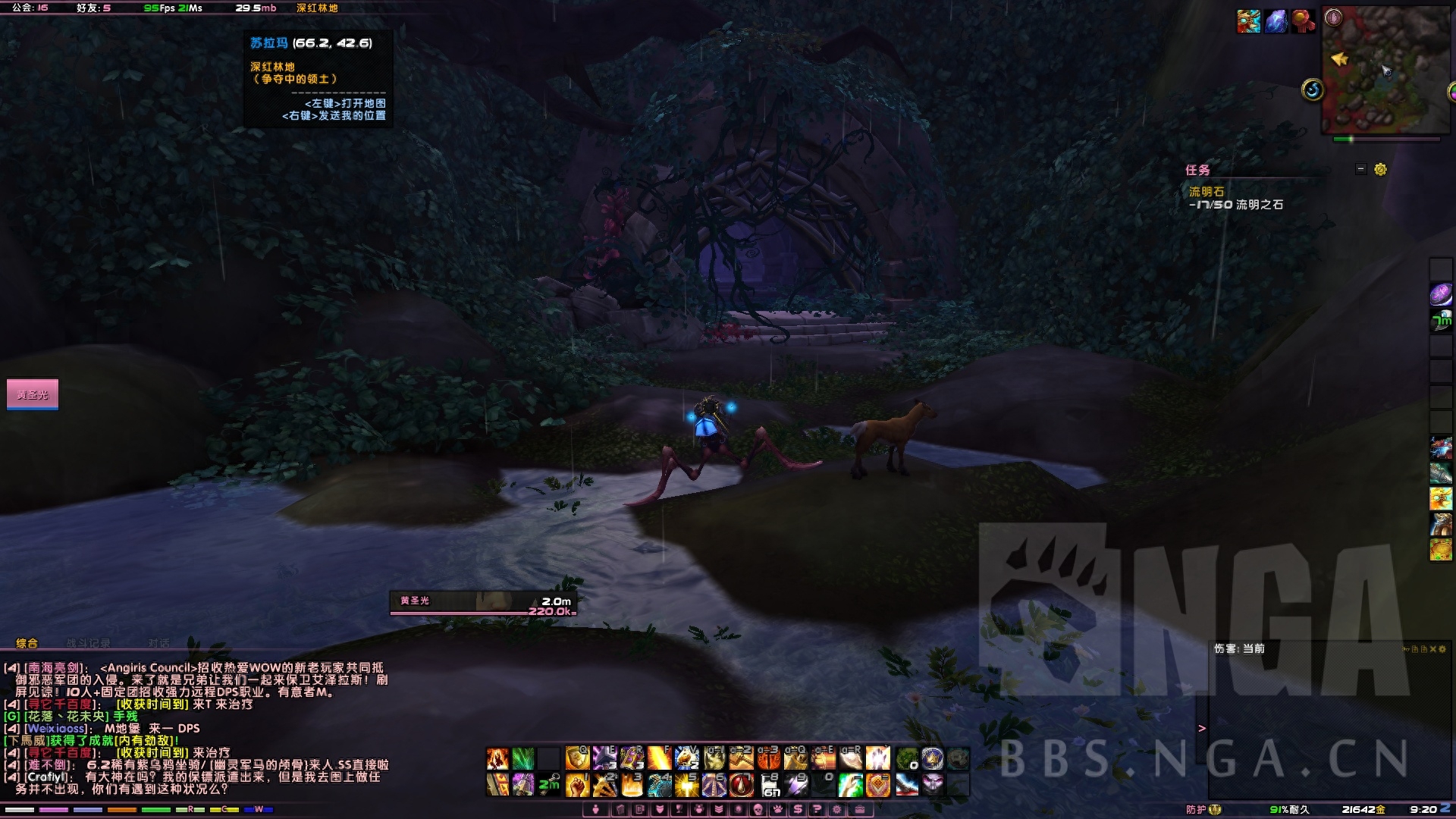Switch to the 战斗记录 chat tab
1456x819 pixels.
88,643
